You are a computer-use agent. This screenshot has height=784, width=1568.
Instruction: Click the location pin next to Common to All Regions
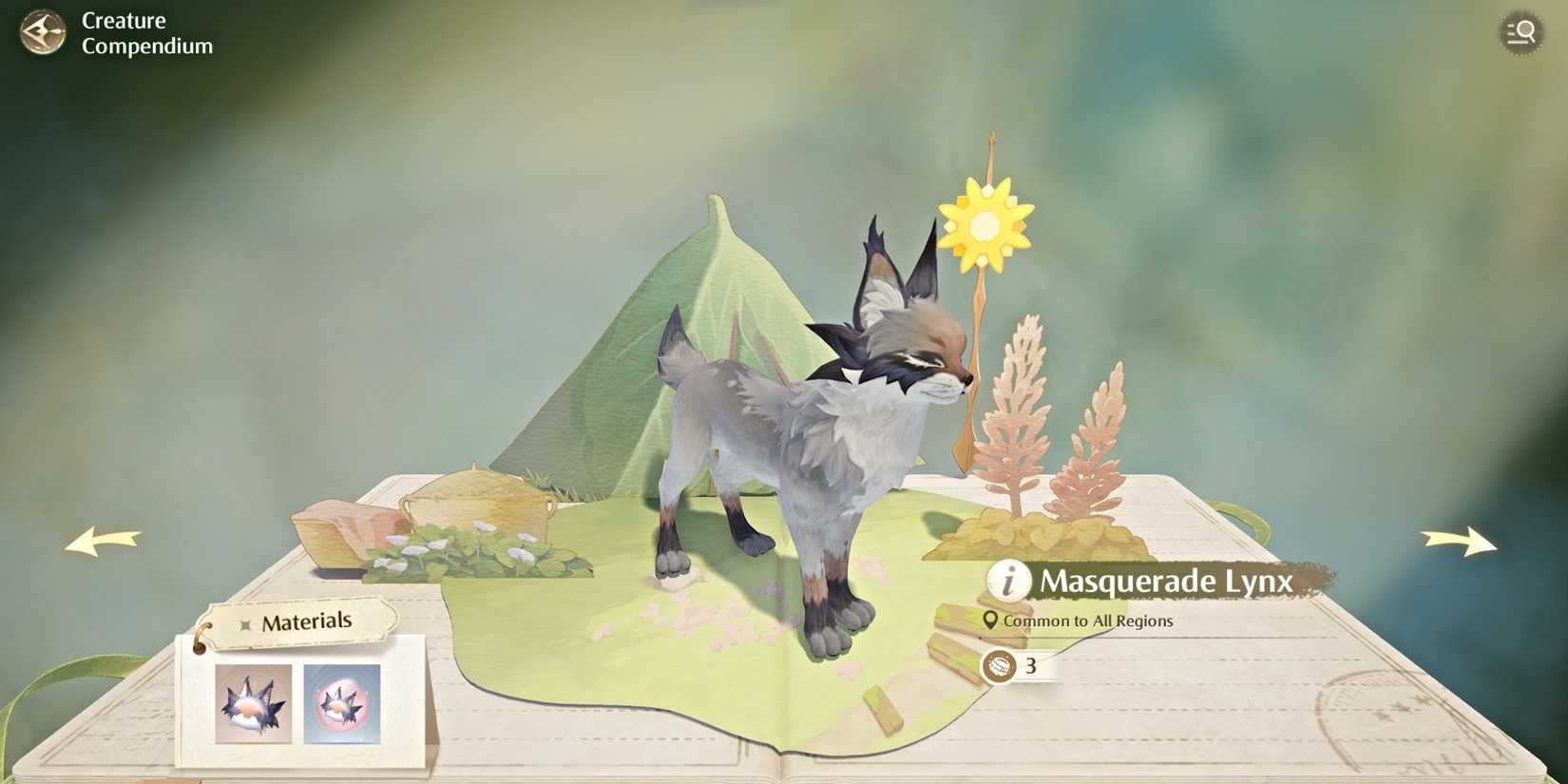[x=991, y=620]
